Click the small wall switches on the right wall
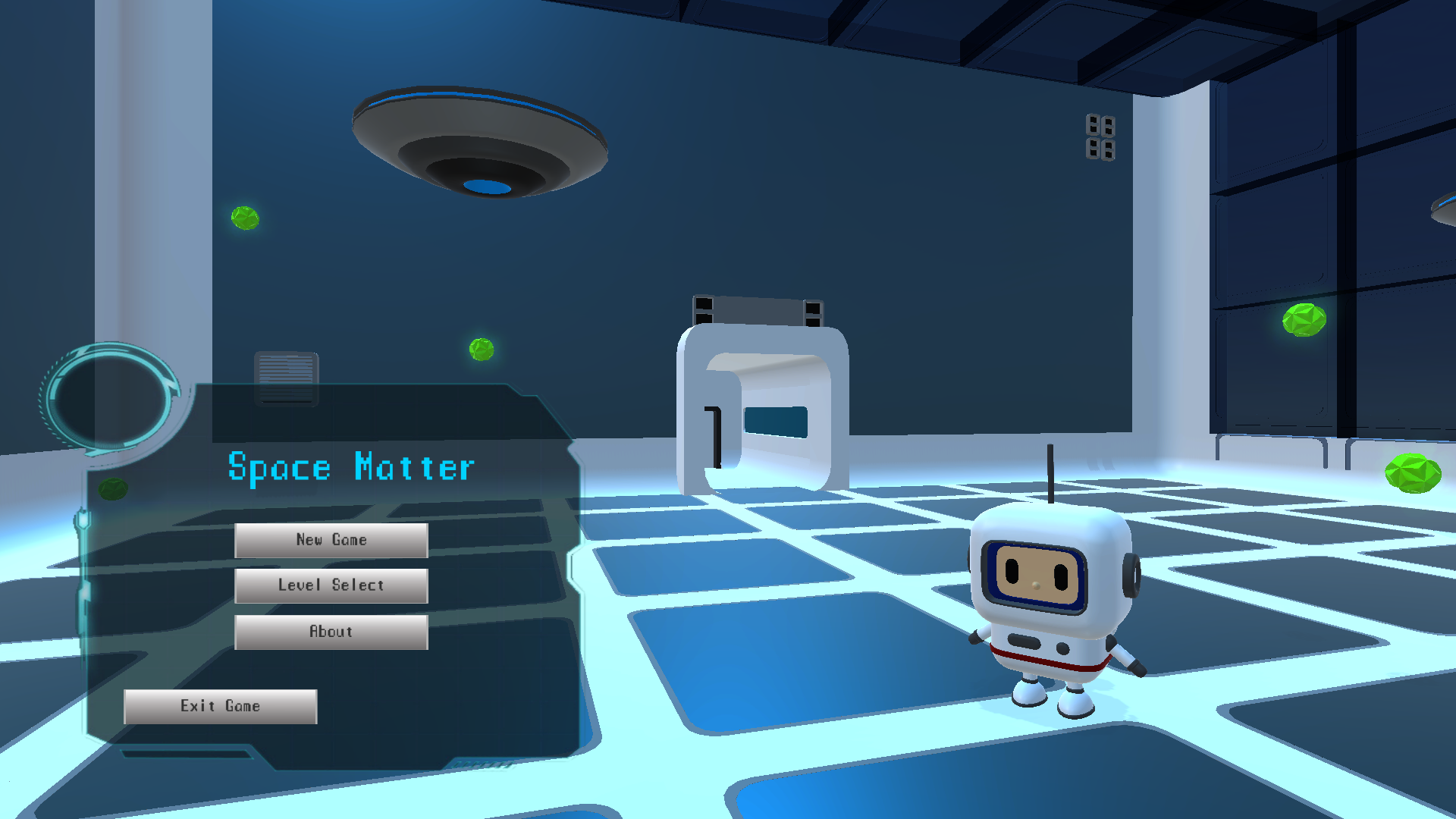Screen dimensions: 1456x819 click(x=1099, y=139)
